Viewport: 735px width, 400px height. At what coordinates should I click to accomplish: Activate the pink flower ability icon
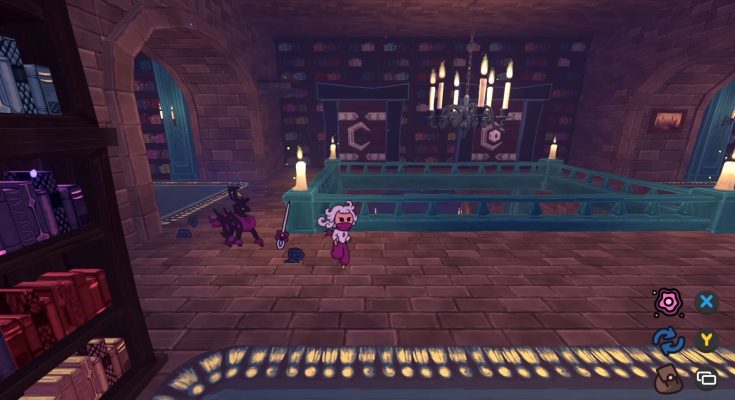(668, 302)
